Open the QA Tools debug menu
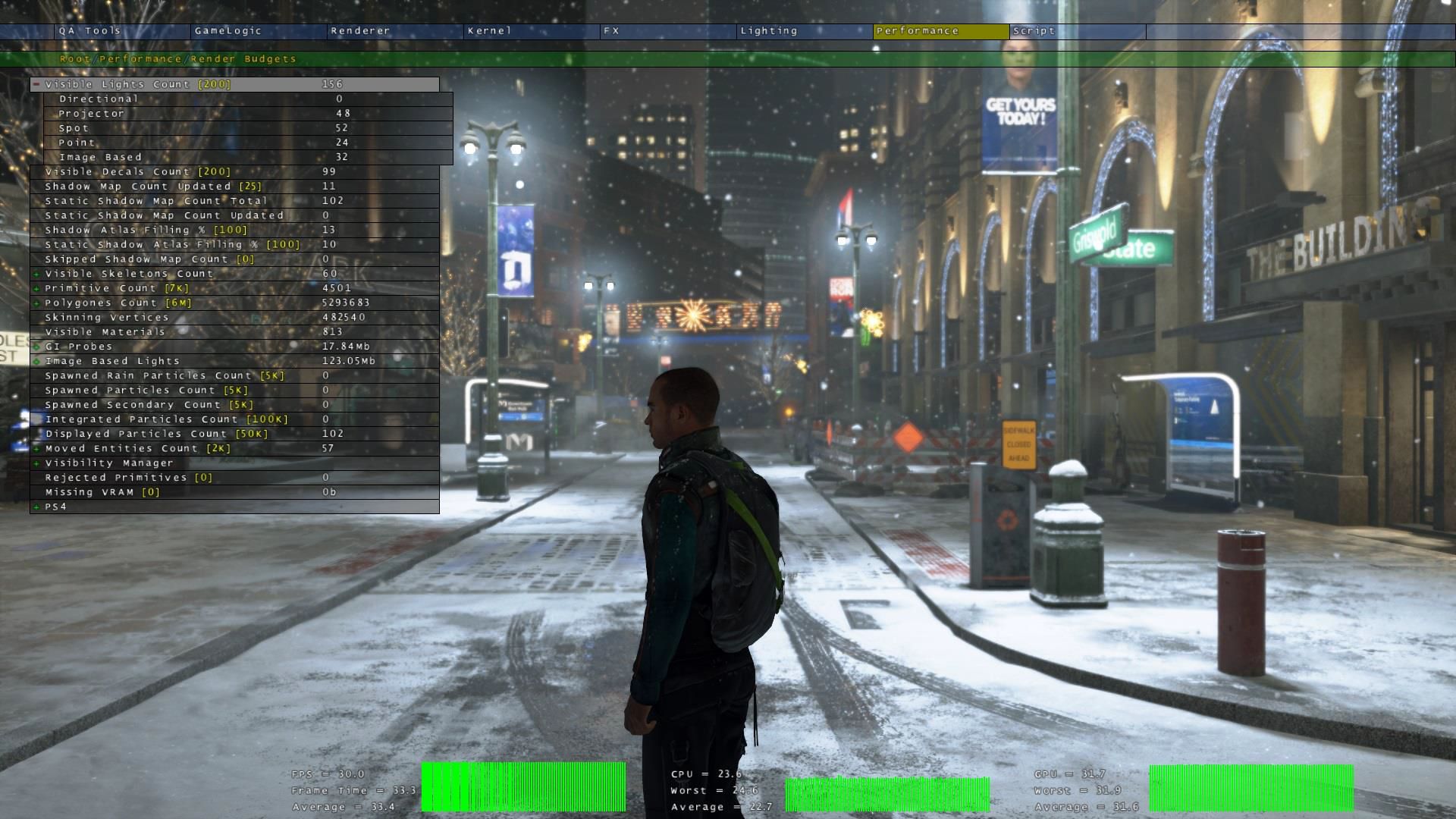Image resolution: width=1456 pixels, height=819 pixels. pos(90,31)
